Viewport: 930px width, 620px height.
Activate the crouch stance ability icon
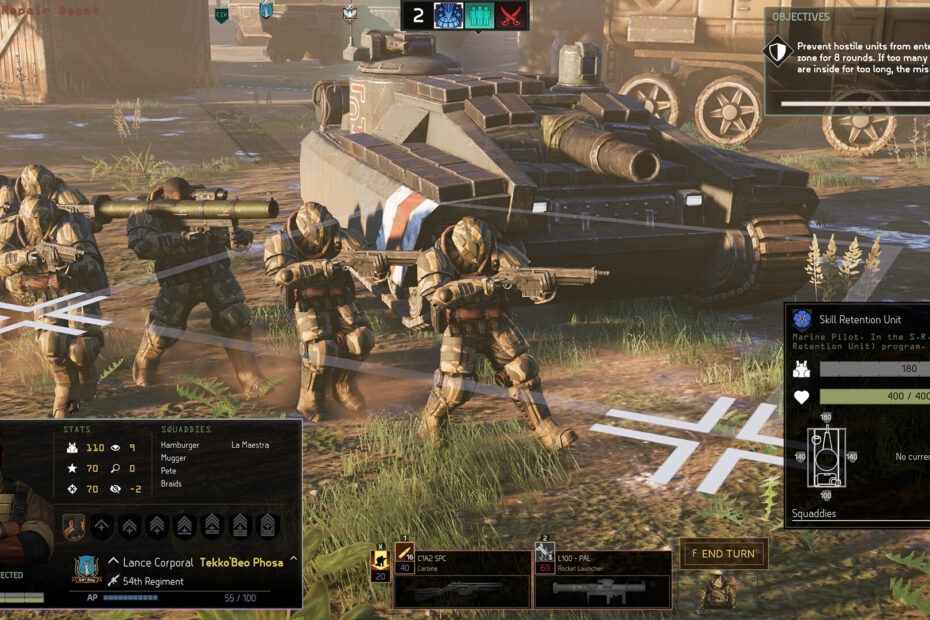[x=381, y=560]
